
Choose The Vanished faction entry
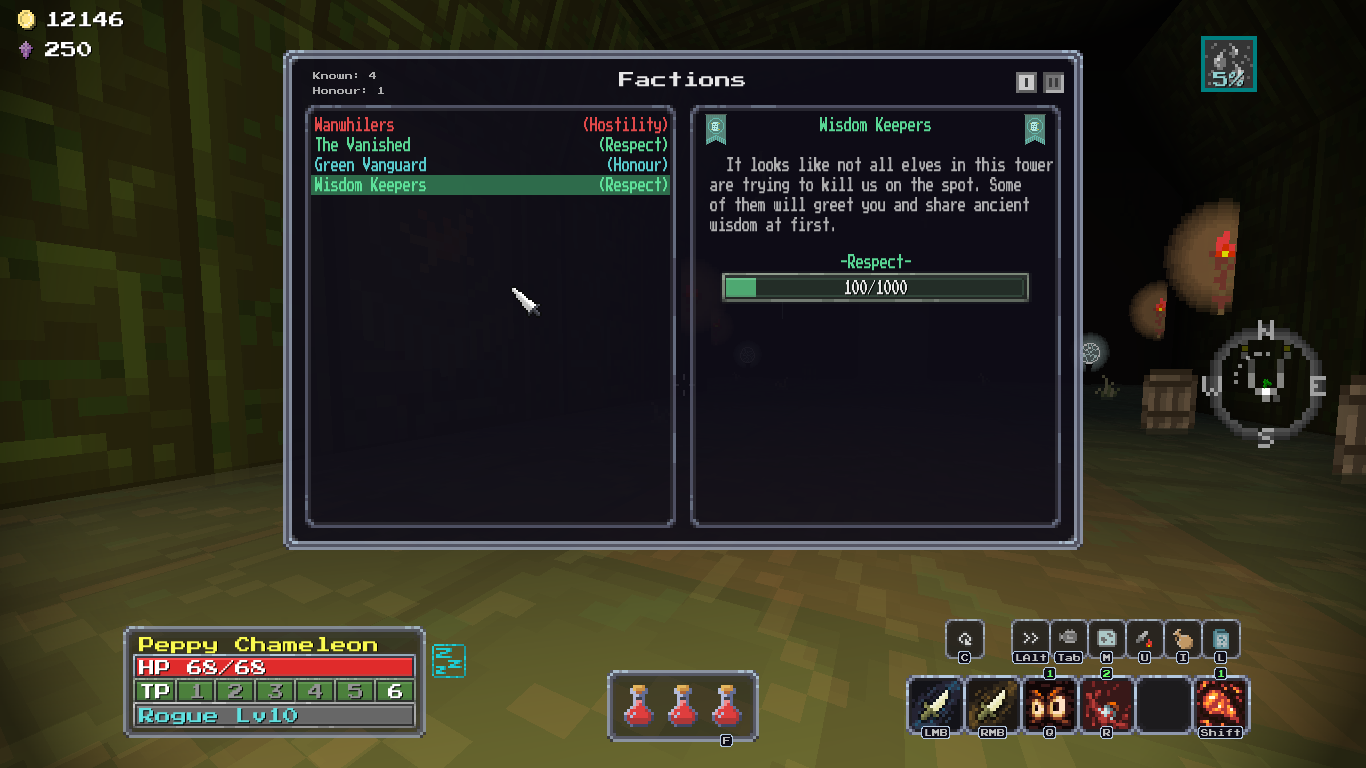pyautogui.click(x=490, y=145)
